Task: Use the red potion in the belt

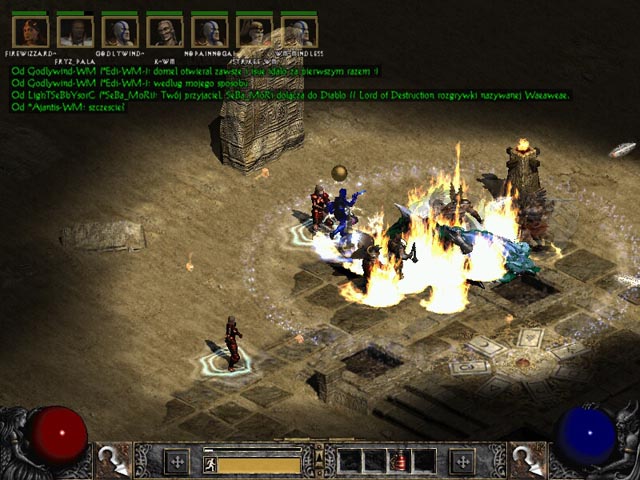Action: (x=399, y=461)
